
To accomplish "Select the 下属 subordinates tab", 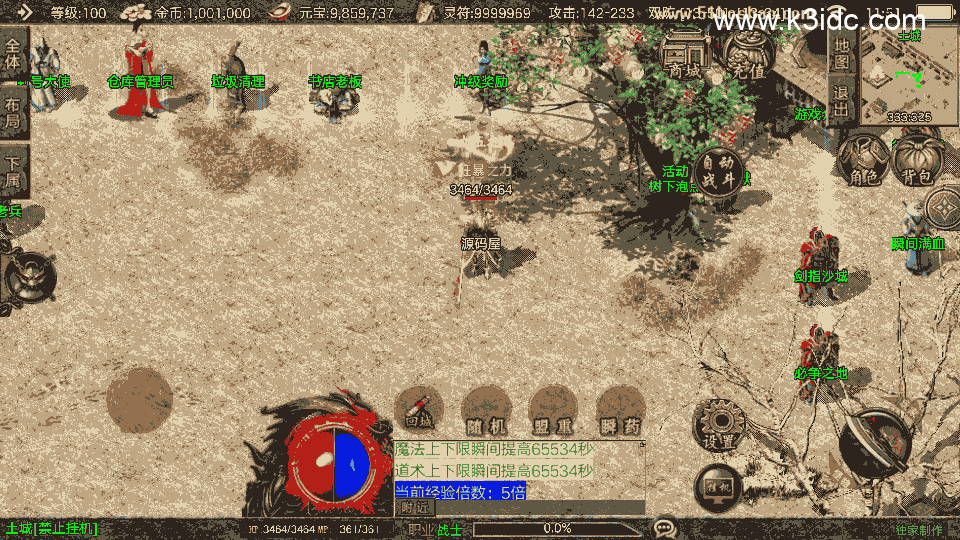I will click(x=13, y=171).
